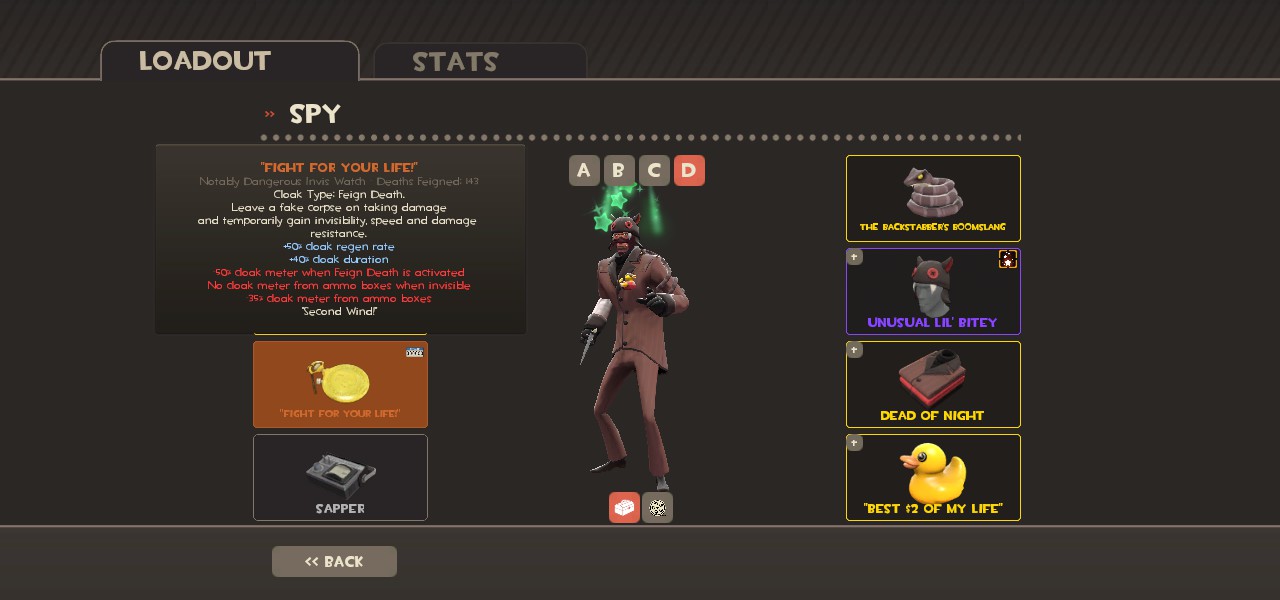Select loadout preset A
Viewport: 1280px width, 600px height.
pyautogui.click(x=584, y=171)
